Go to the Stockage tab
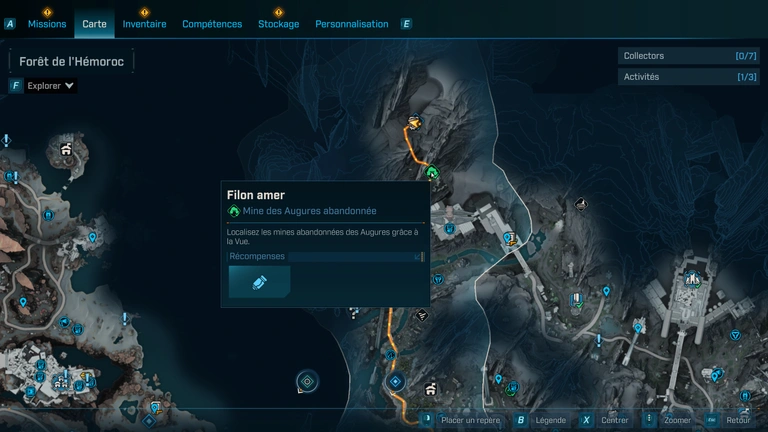Screen dimensions: 768x432 point(278,24)
